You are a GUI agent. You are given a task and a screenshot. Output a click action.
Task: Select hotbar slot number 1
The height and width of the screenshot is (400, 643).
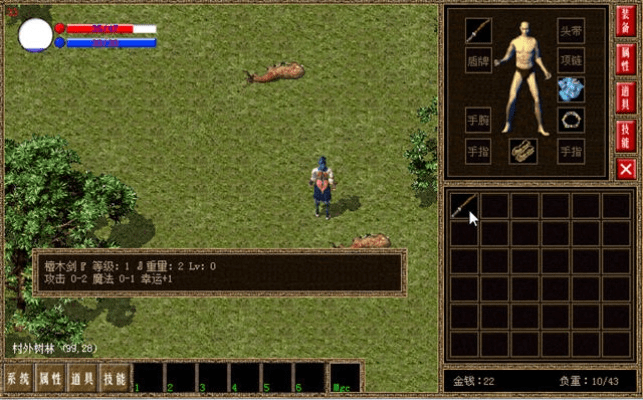[148, 377]
